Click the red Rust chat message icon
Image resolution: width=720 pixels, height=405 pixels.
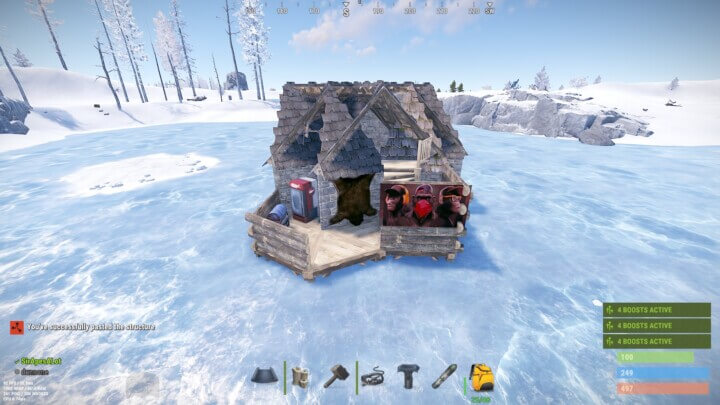(x=16, y=327)
